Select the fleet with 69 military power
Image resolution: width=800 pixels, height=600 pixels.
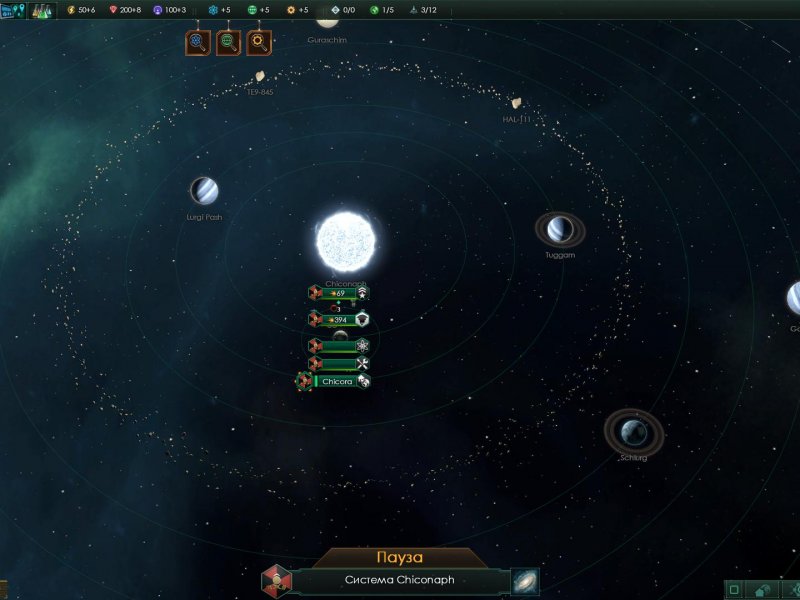click(x=338, y=293)
